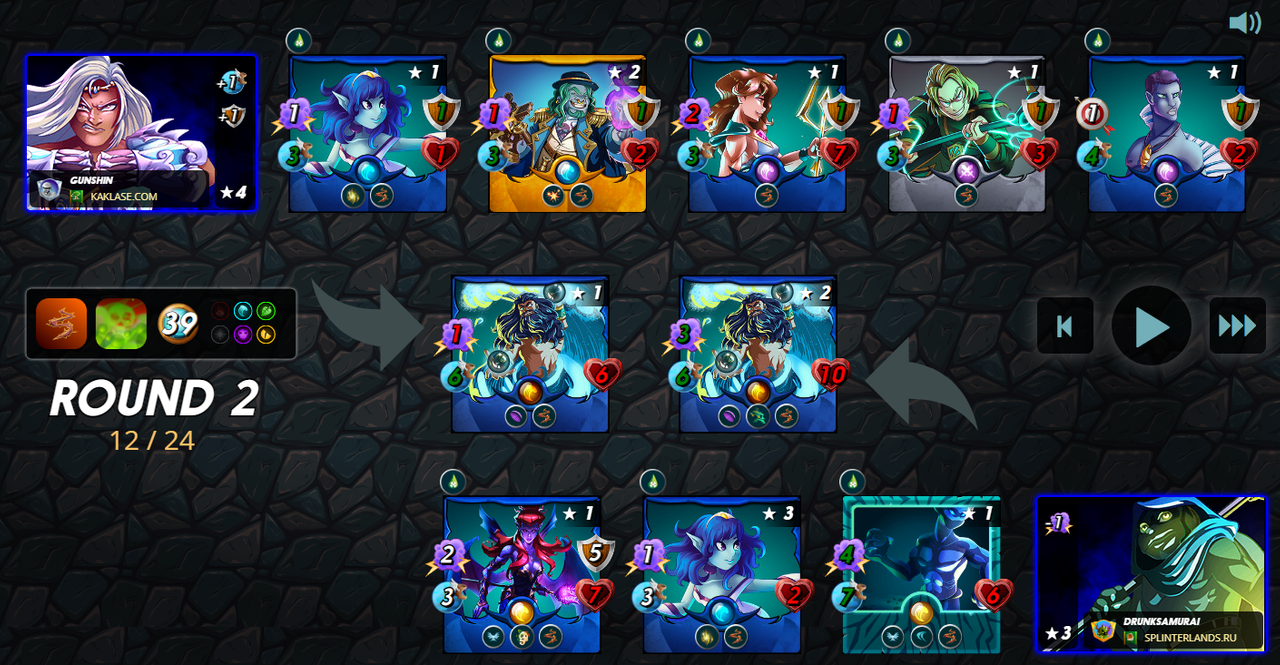Fast-forward the battle replay
The width and height of the screenshot is (1280, 665).
tap(1237, 326)
